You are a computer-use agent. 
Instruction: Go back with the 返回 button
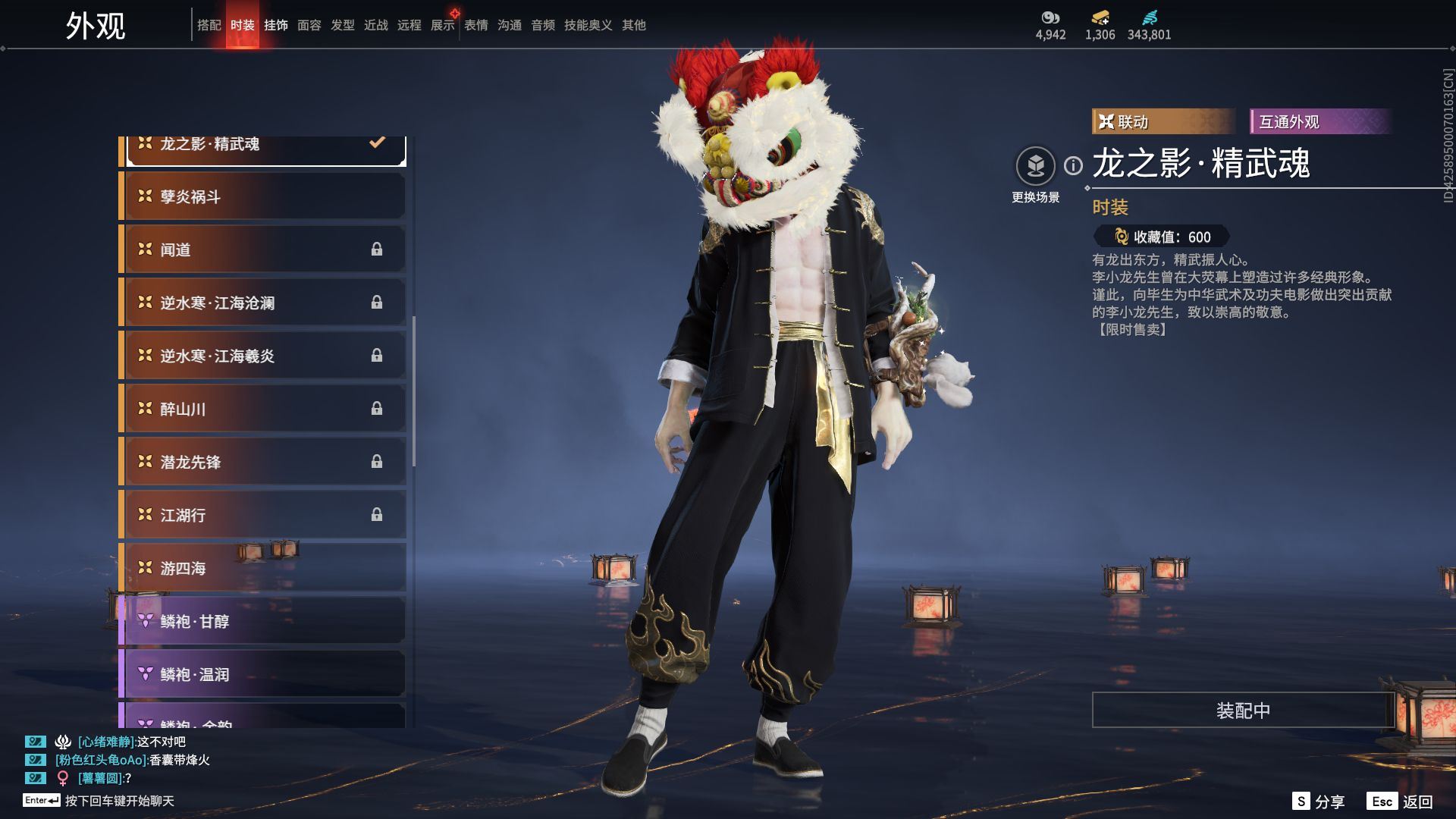coord(1401,802)
